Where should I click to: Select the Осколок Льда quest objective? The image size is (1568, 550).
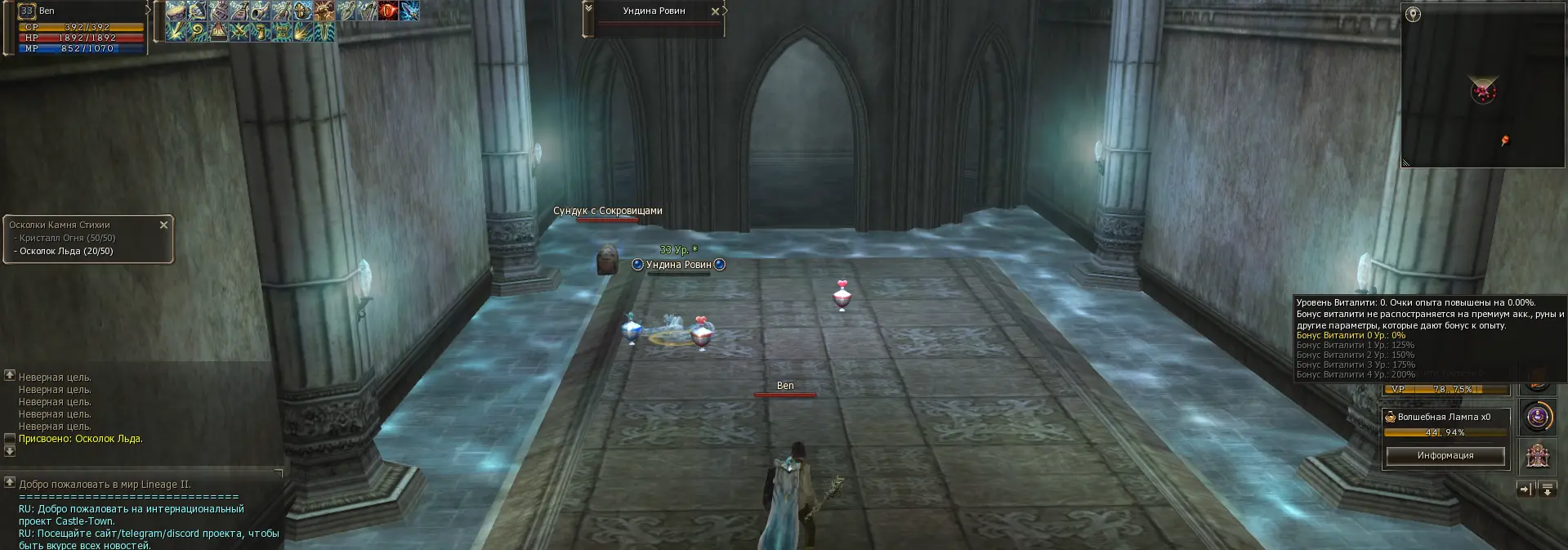66,252
